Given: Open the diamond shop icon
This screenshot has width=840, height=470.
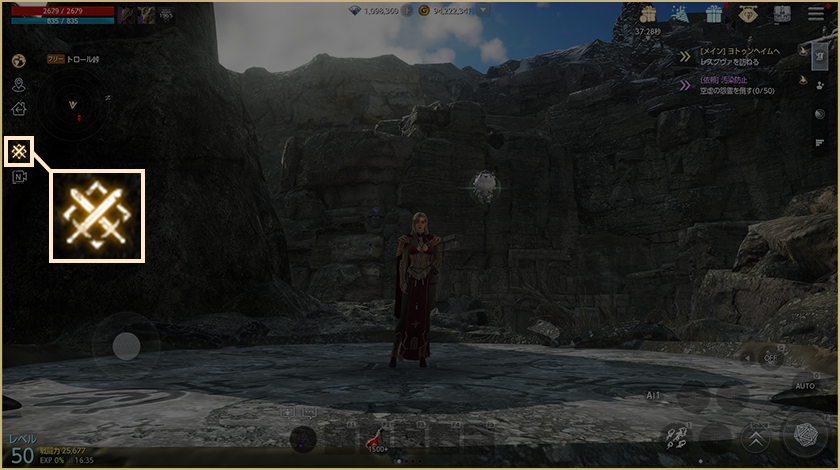Looking at the screenshot, I should pyautogui.click(x=746, y=14).
